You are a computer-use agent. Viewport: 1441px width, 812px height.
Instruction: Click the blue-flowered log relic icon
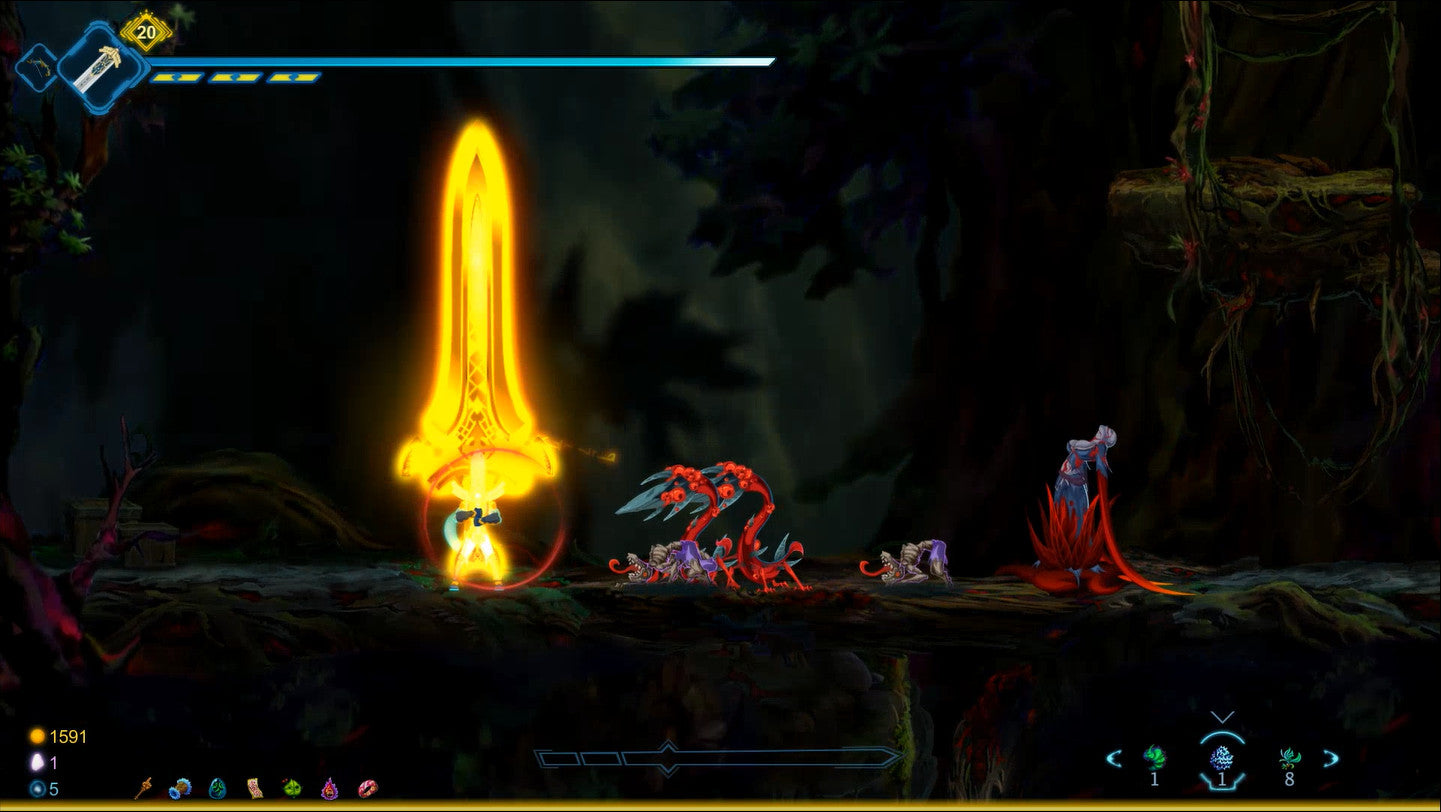180,788
